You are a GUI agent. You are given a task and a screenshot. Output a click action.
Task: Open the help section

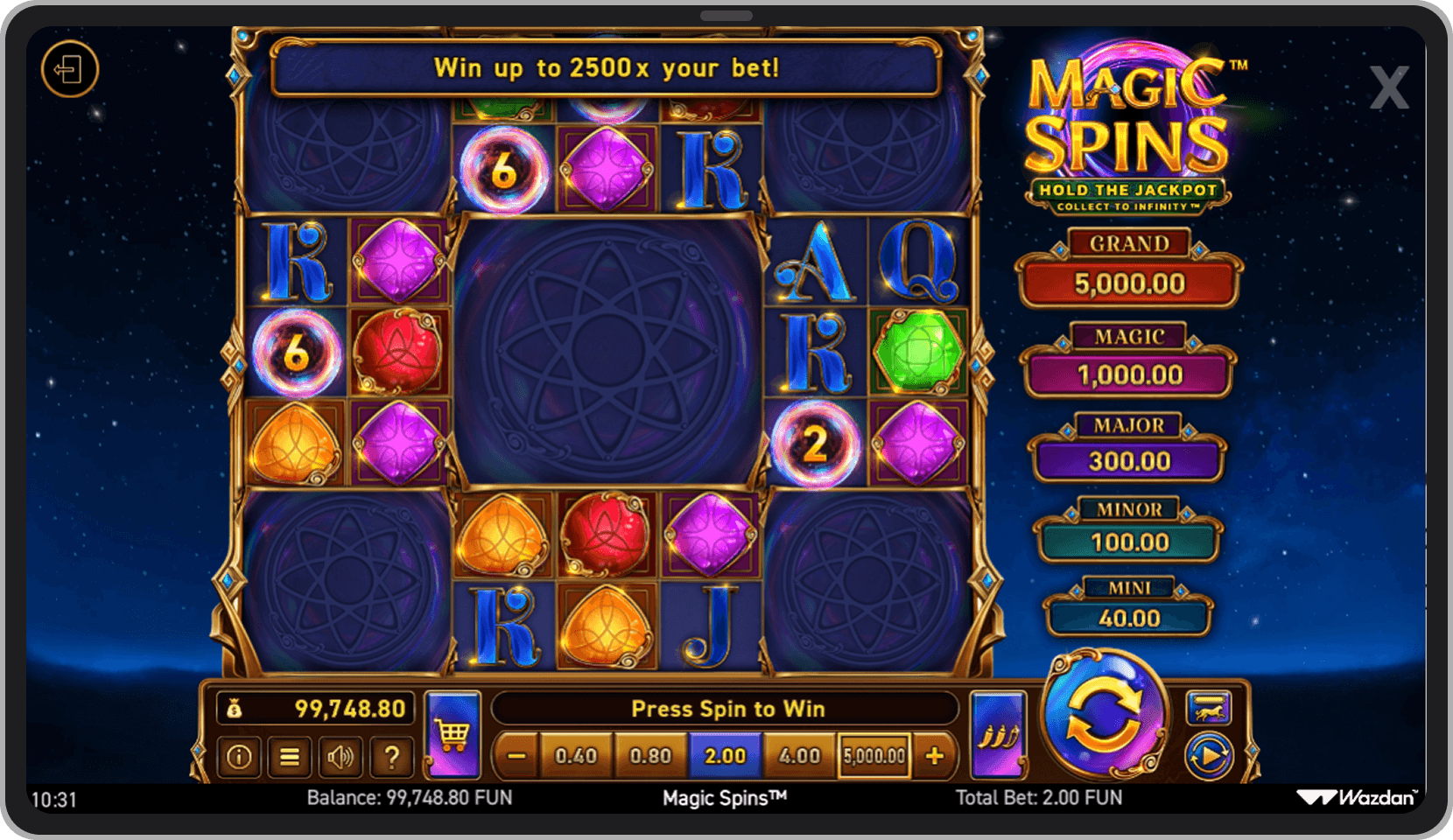[391, 758]
